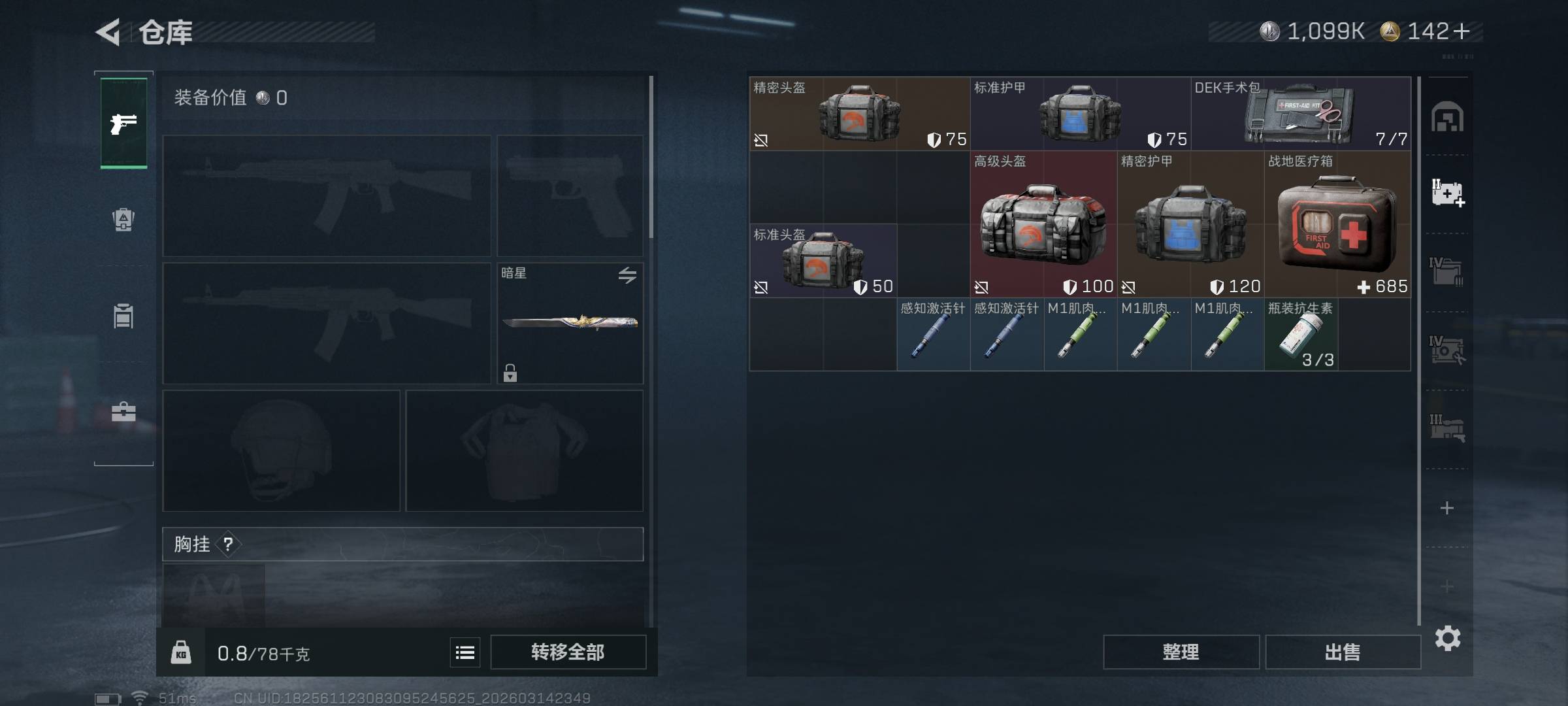
Task: Transfer all items with 转移全部
Action: pos(568,652)
